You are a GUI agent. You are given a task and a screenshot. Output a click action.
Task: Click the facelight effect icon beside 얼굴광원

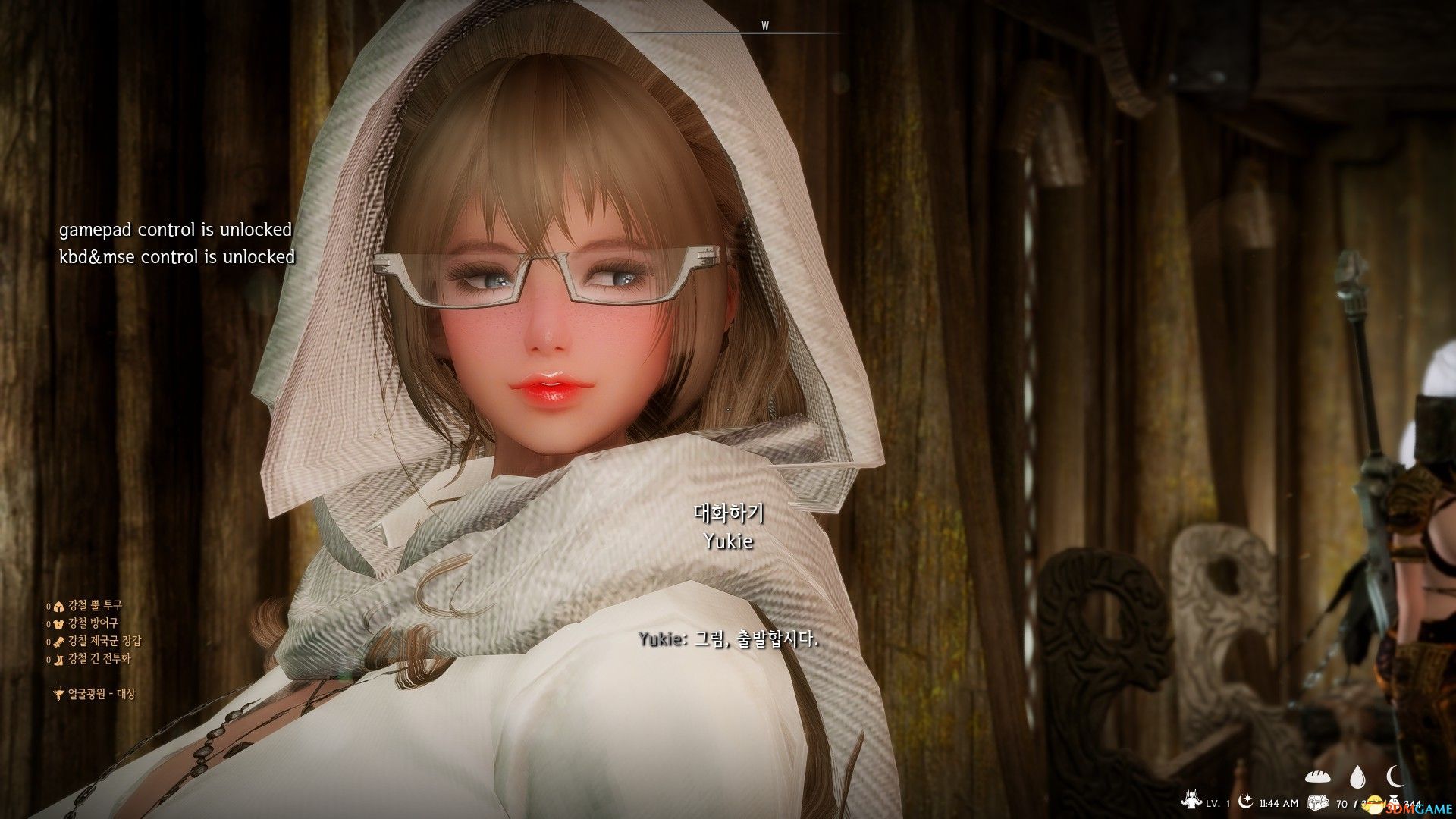pos(58,692)
